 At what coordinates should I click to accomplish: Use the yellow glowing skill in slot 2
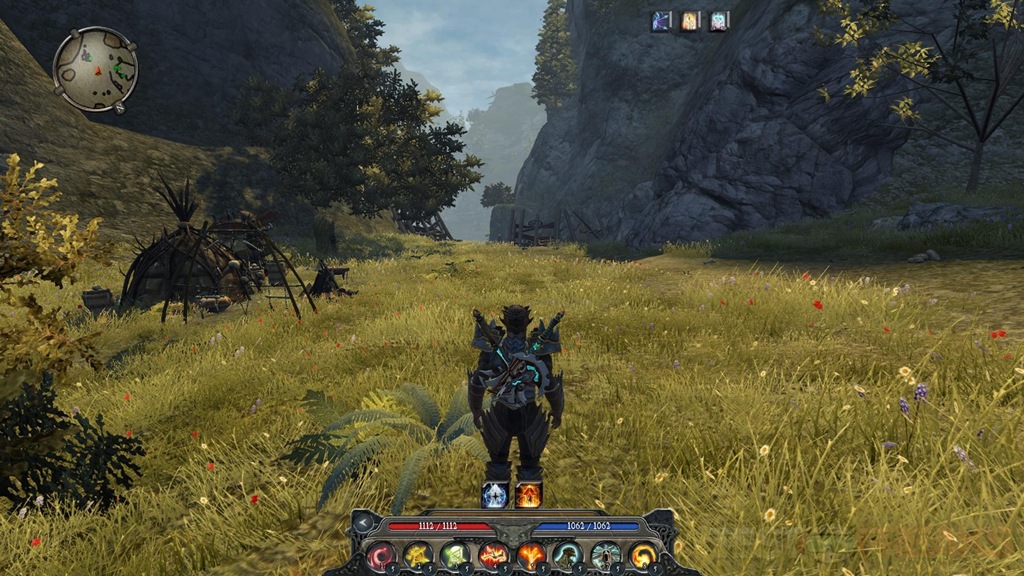(x=417, y=555)
